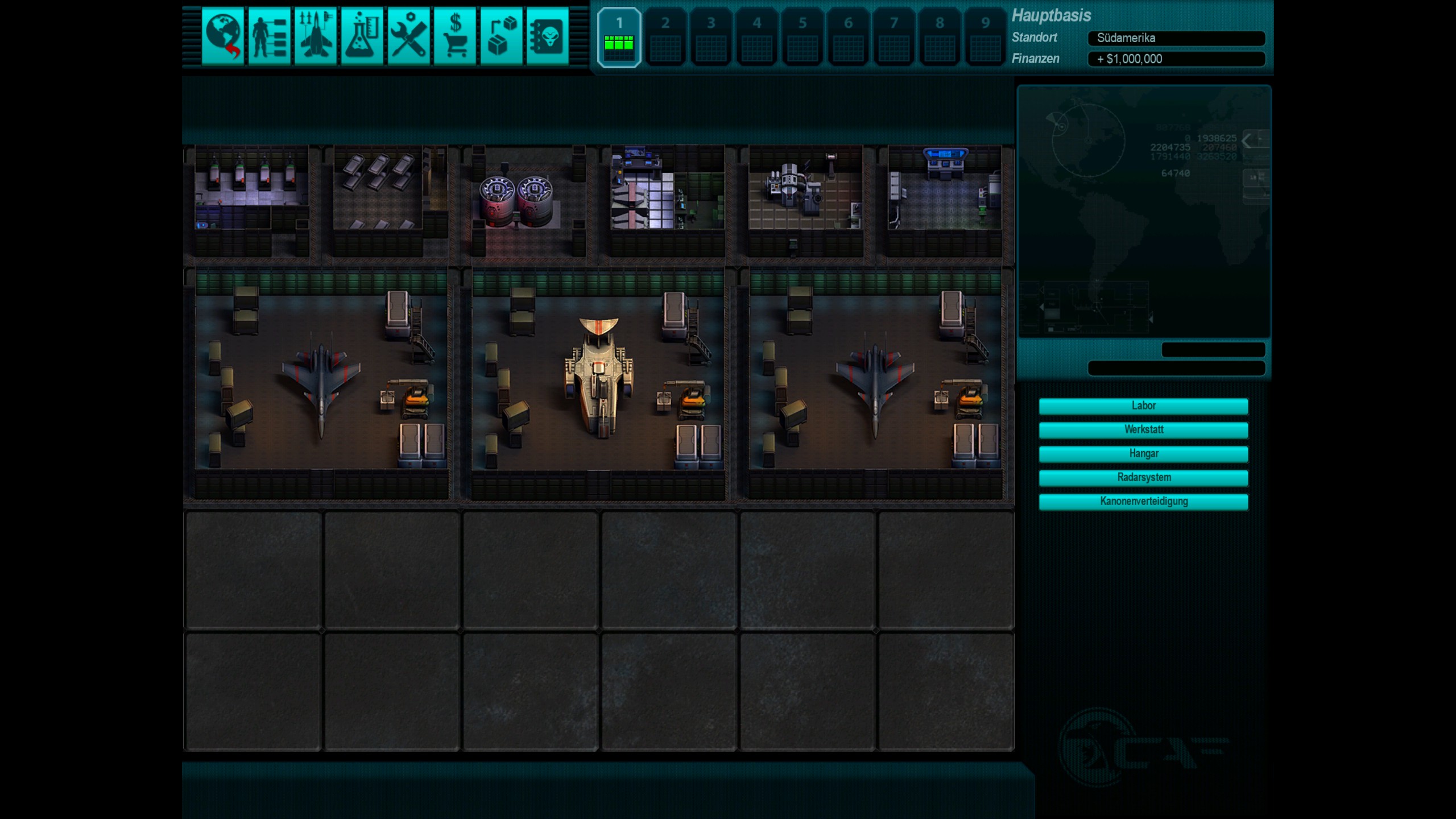The height and width of the screenshot is (819, 1456).
Task: Choose Hangar to build
Action: tap(1143, 454)
